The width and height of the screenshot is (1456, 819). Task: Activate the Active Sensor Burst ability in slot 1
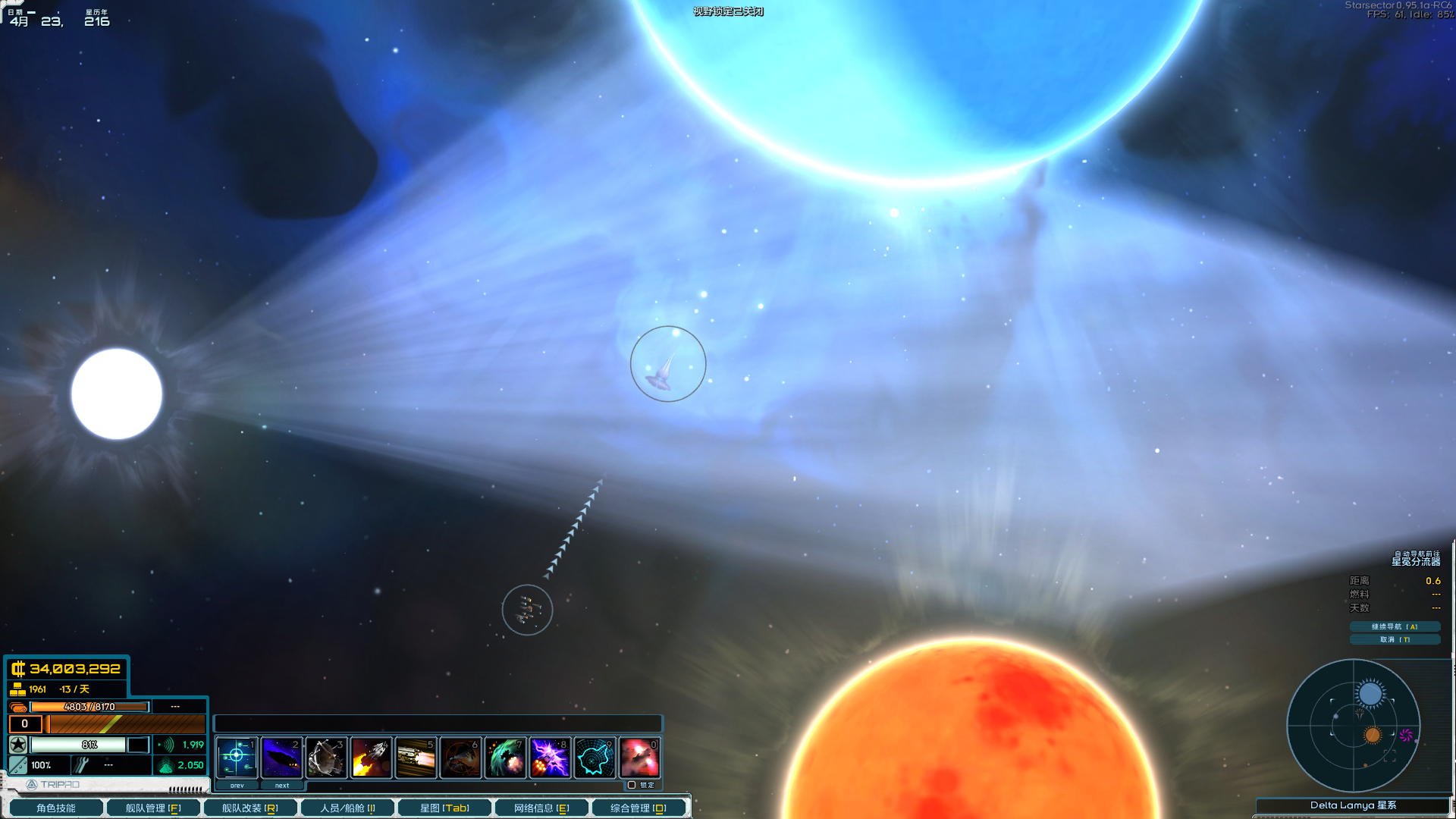point(237,758)
